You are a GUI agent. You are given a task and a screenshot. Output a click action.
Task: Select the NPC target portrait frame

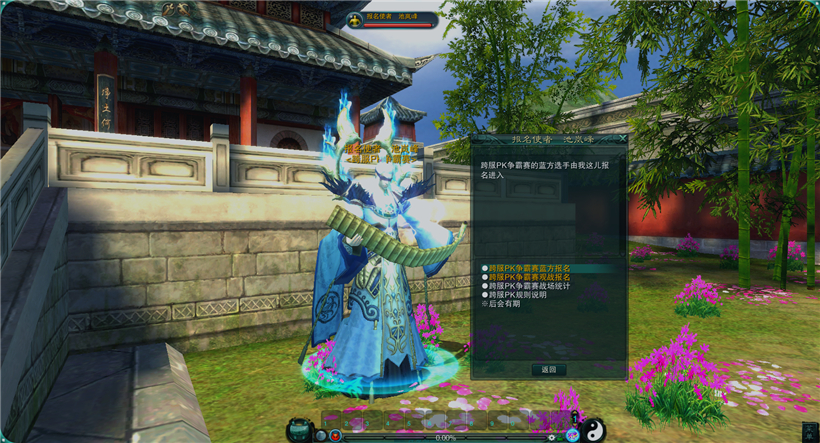point(353,19)
